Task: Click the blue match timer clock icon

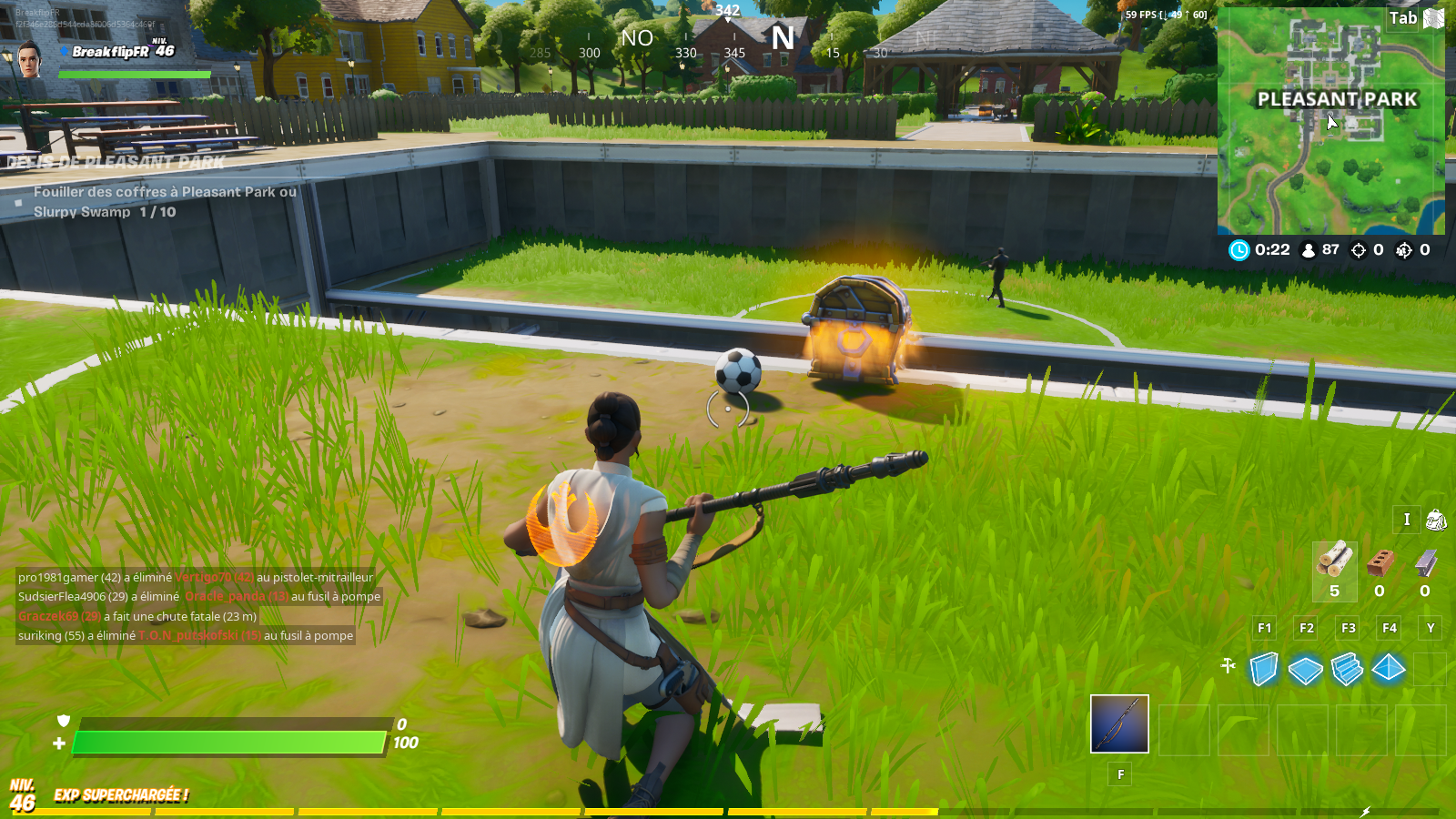Action: pos(1239,249)
